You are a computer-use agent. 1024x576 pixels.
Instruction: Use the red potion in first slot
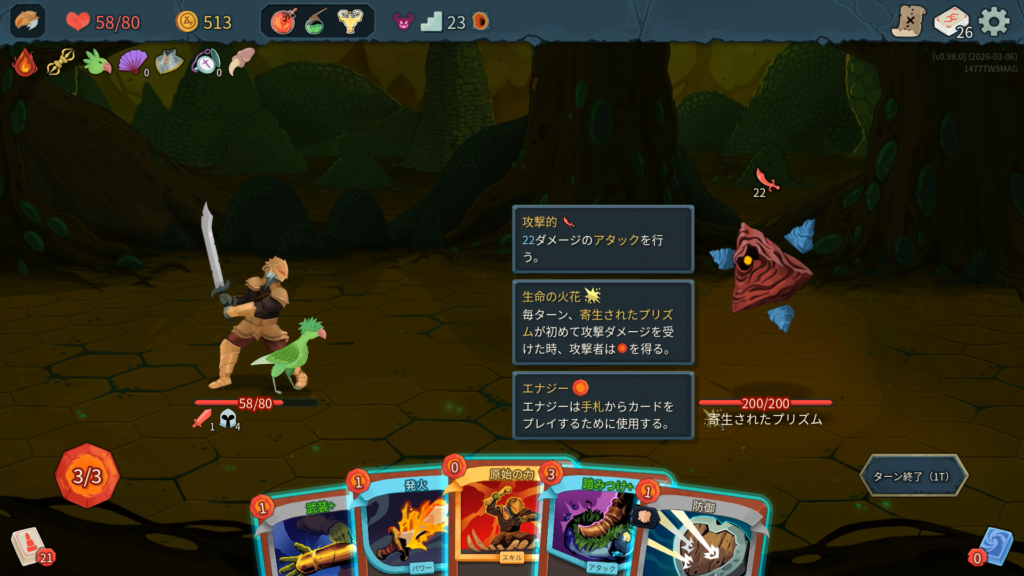283,21
